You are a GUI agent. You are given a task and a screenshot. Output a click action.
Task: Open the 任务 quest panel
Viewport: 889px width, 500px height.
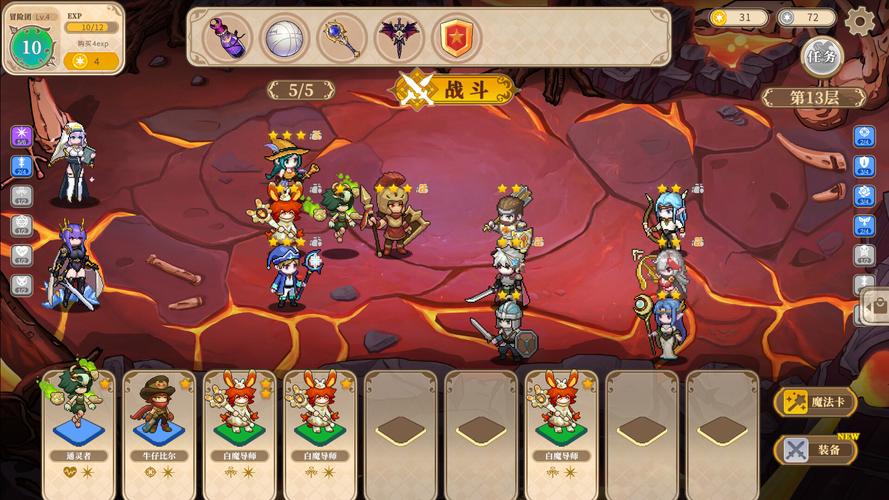pyautogui.click(x=822, y=56)
